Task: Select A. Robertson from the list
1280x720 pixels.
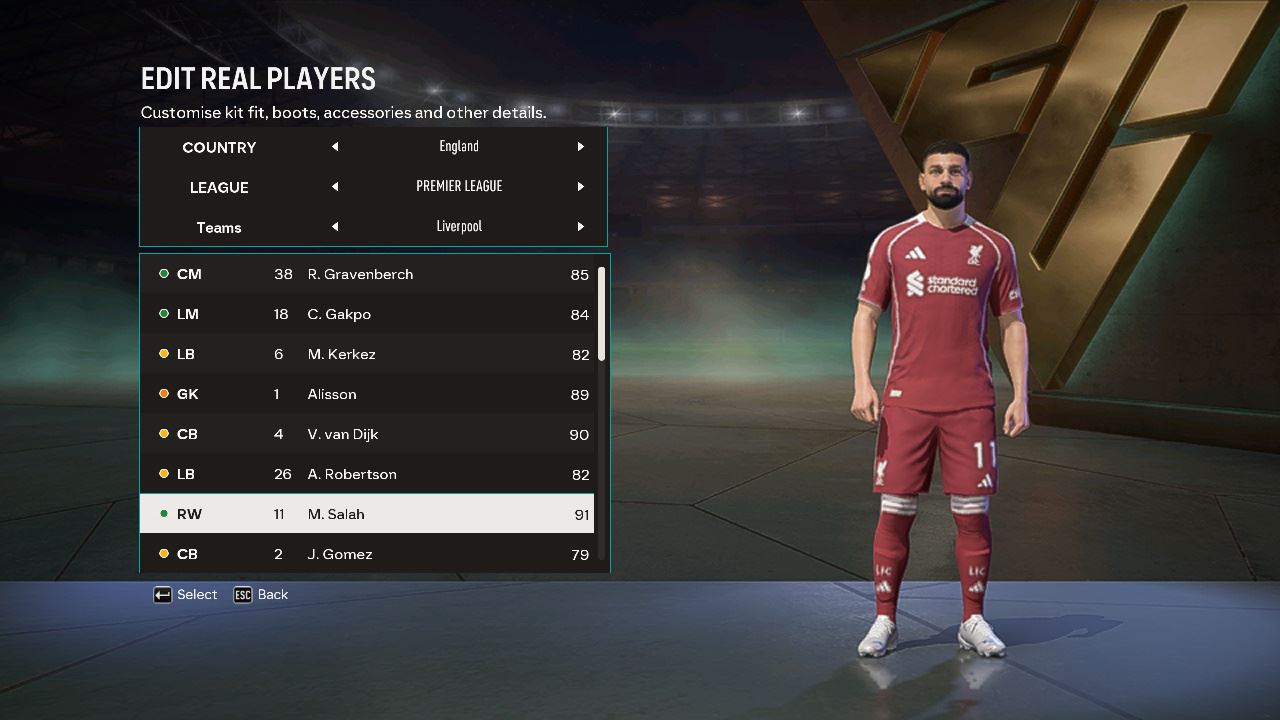Action: tap(366, 474)
